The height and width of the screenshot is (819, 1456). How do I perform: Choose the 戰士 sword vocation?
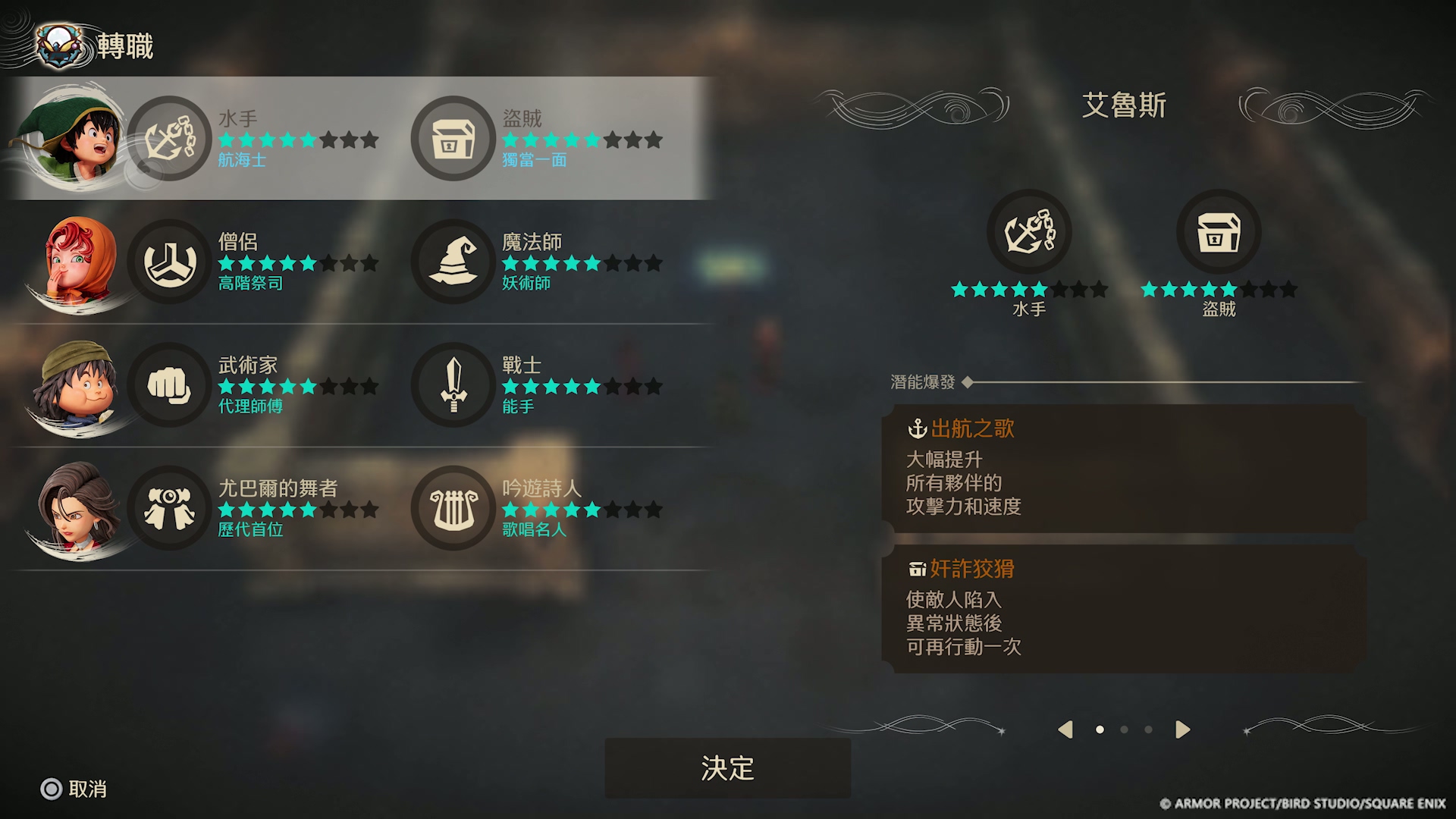coord(453,384)
